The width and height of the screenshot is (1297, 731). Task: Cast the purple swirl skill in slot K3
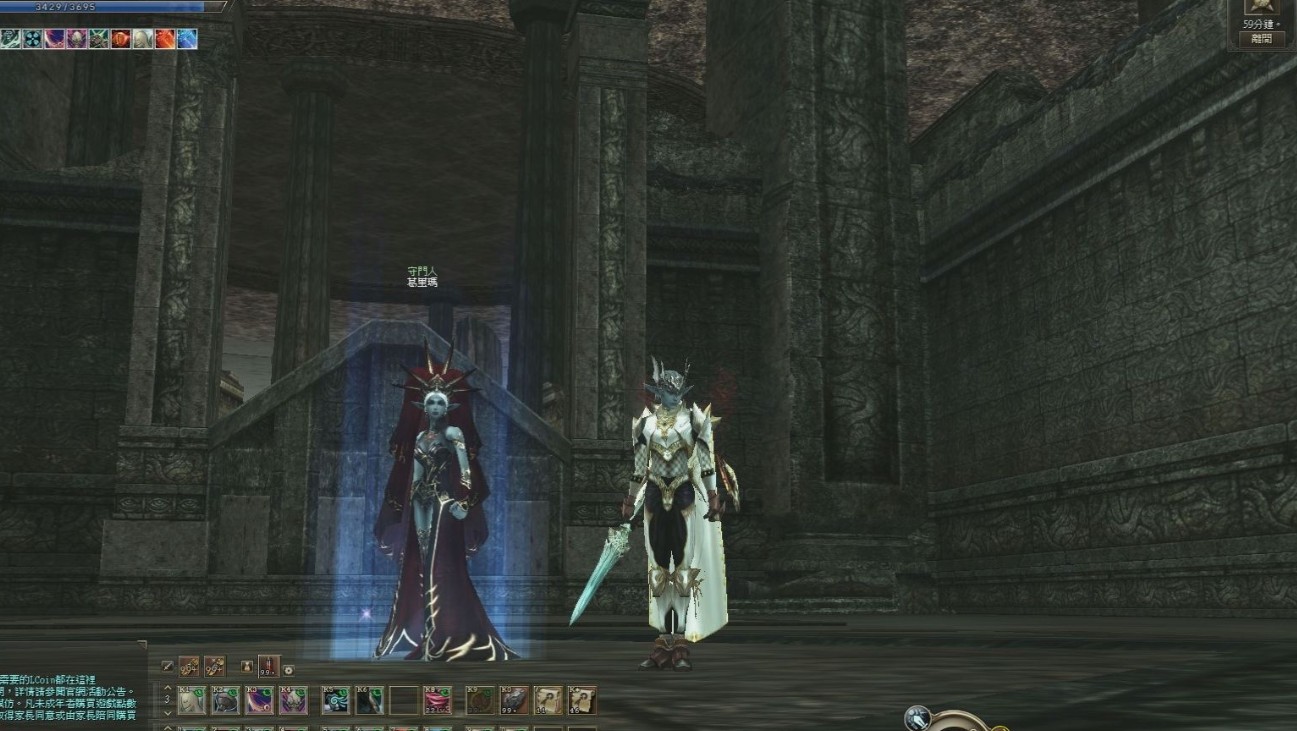tap(259, 700)
